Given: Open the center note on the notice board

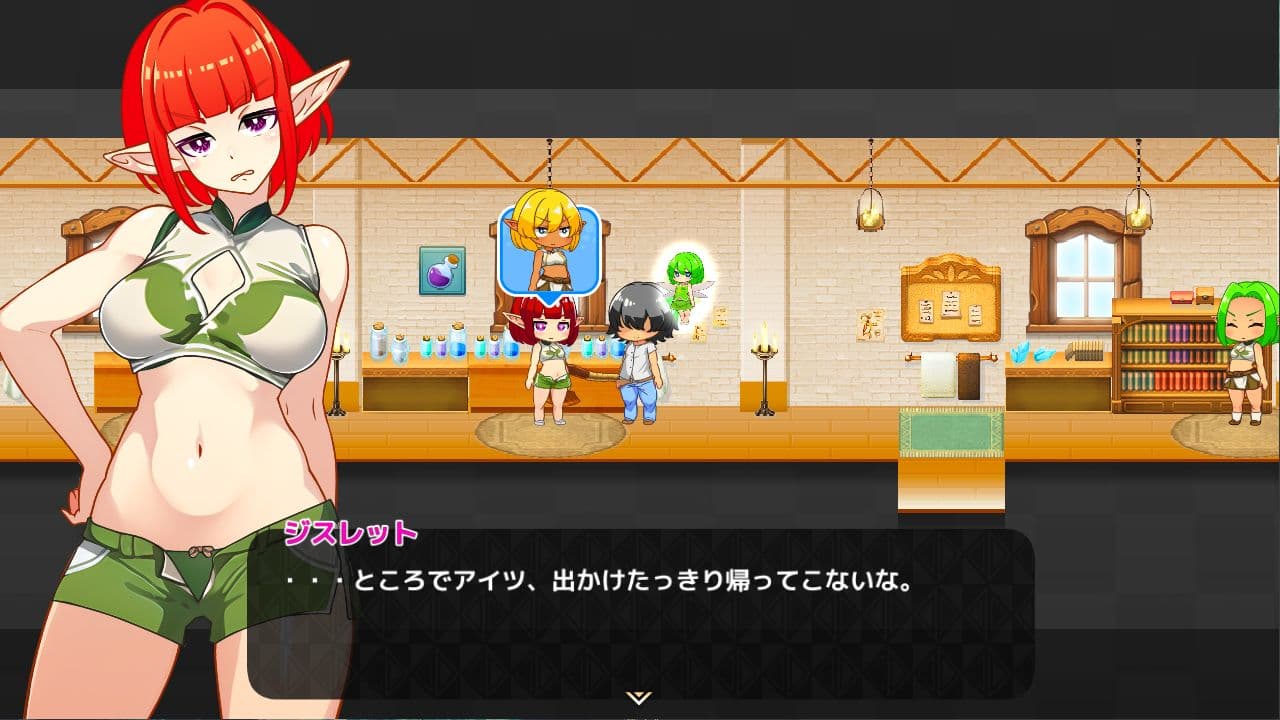Looking at the screenshot, I should pos(951,306).
